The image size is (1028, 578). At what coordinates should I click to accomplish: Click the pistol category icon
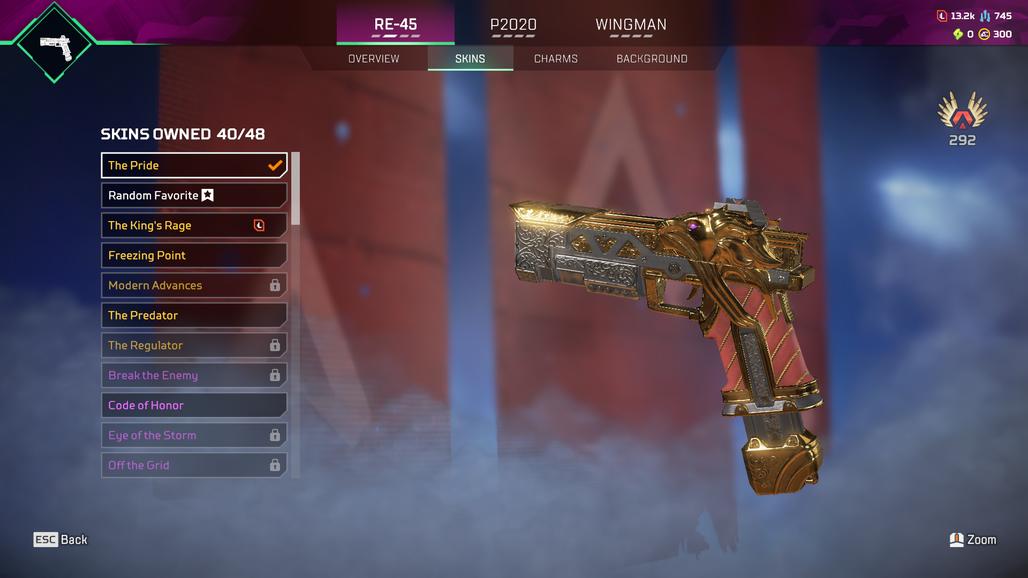click(x=54, y=43)
